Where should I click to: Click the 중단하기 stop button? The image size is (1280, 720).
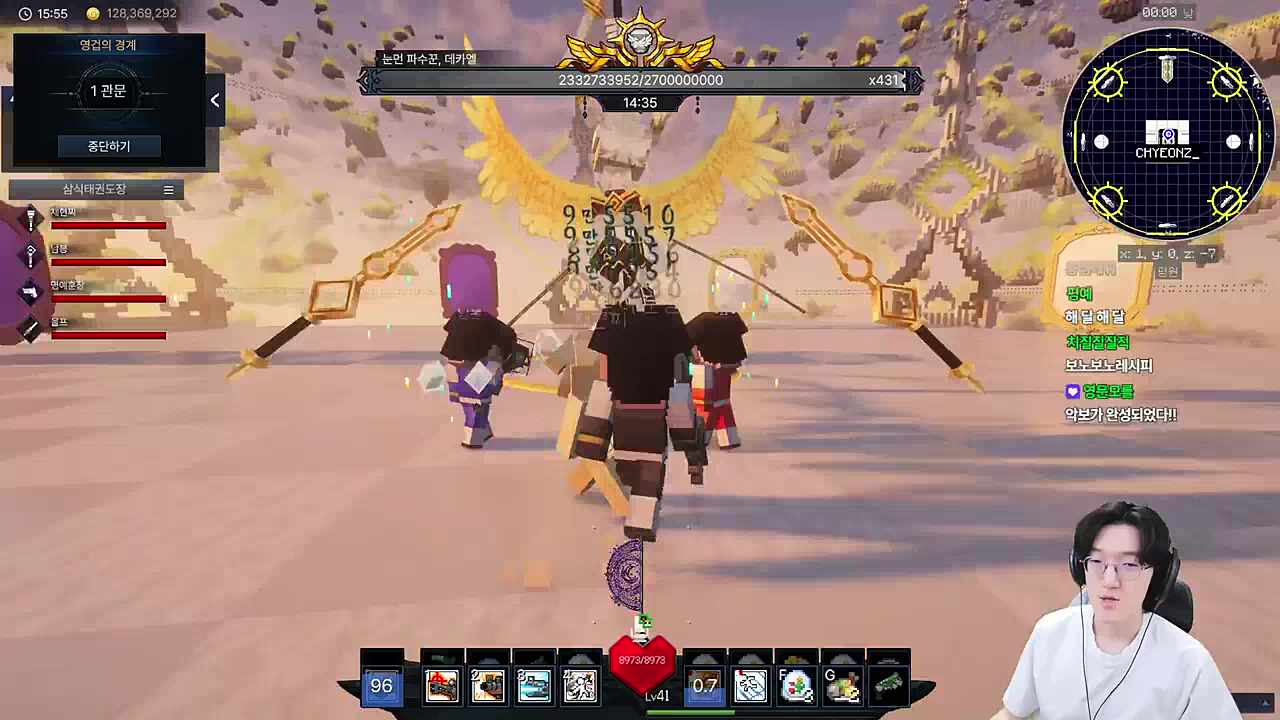108,146
